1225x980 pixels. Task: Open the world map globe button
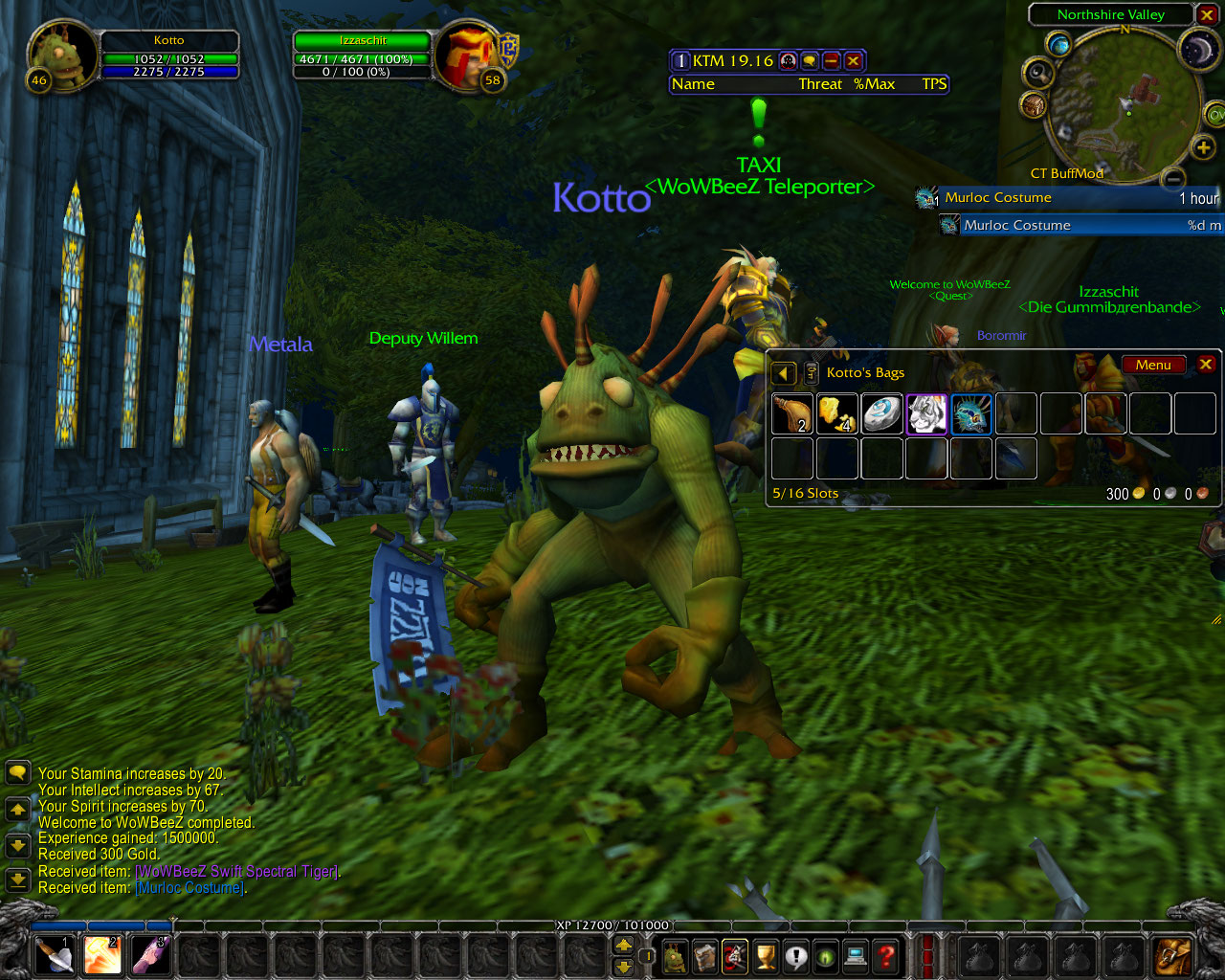point(1058,44)
